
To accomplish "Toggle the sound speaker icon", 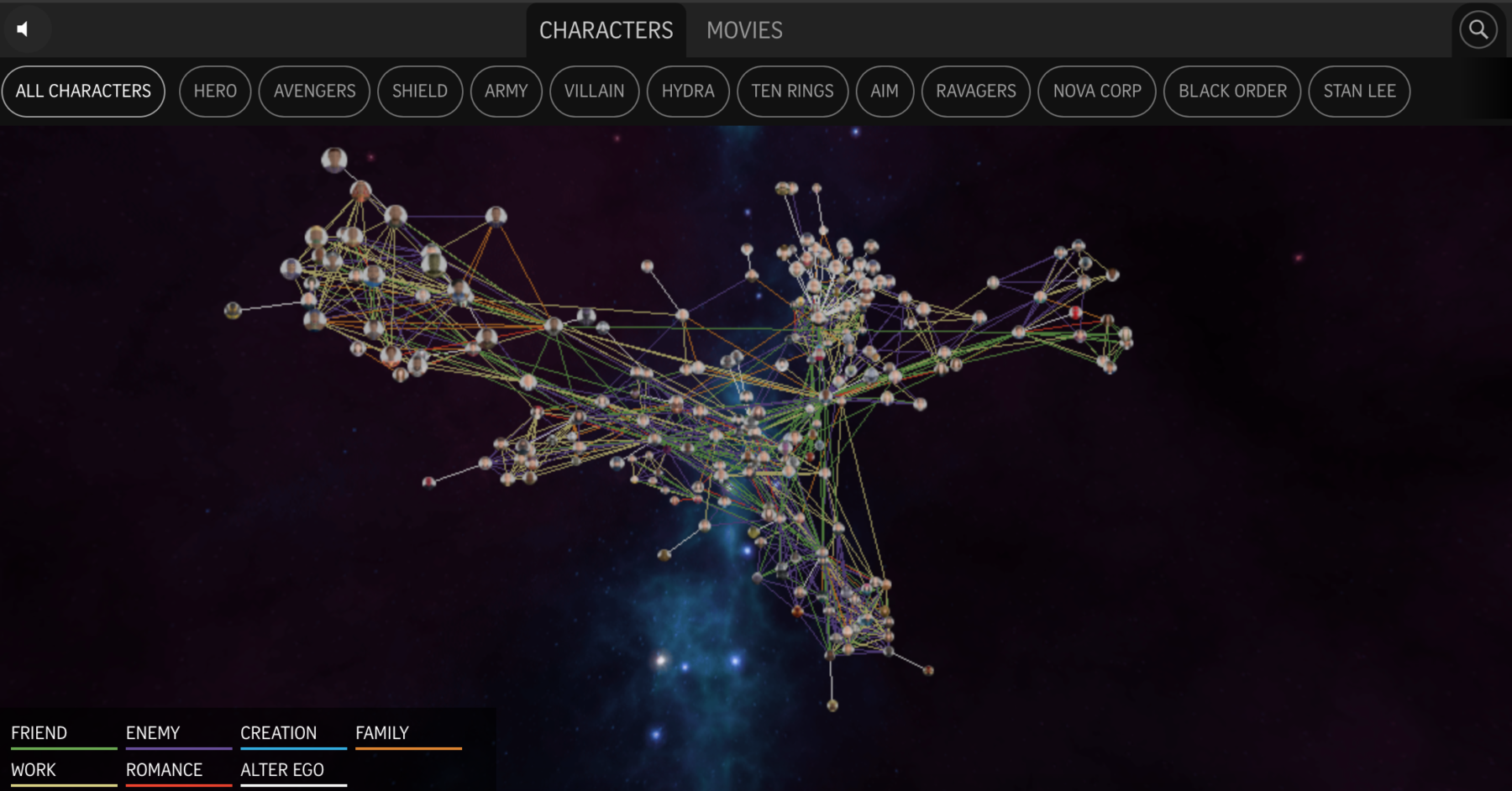I will click(23, 29).
